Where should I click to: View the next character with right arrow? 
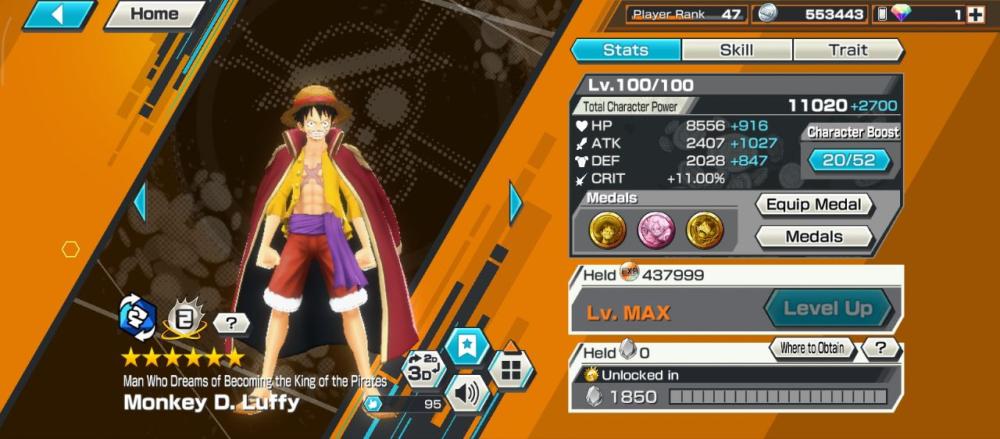516,203
